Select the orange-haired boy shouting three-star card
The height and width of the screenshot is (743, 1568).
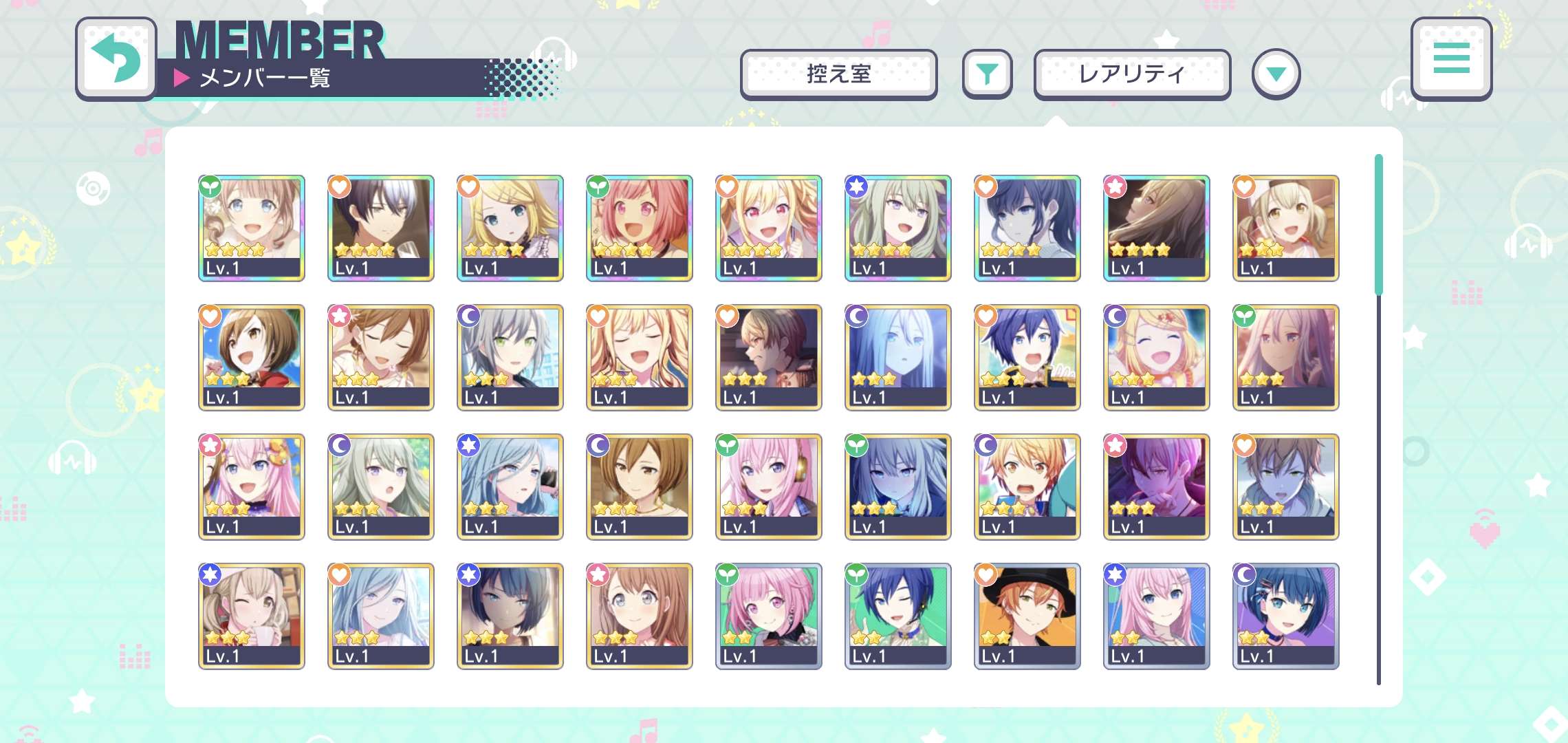coord(1027,486)
